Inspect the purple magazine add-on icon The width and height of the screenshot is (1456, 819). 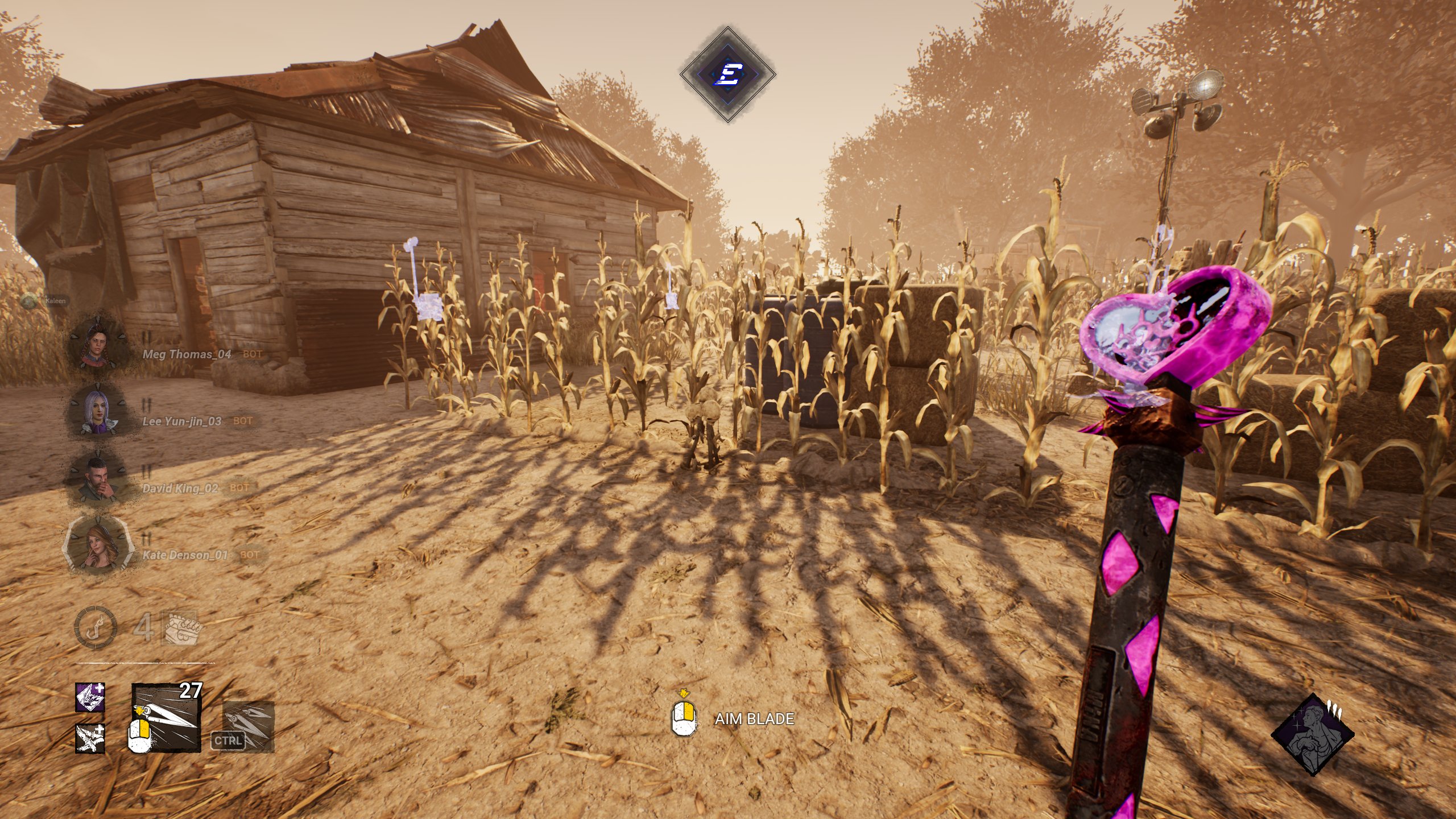(x=90, y=698)
